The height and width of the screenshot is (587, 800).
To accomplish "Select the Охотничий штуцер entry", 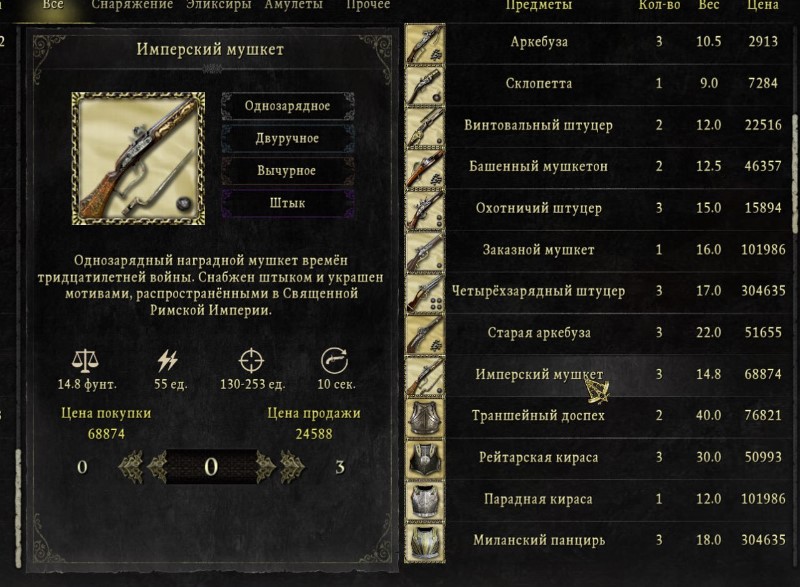I will point(539,209).
